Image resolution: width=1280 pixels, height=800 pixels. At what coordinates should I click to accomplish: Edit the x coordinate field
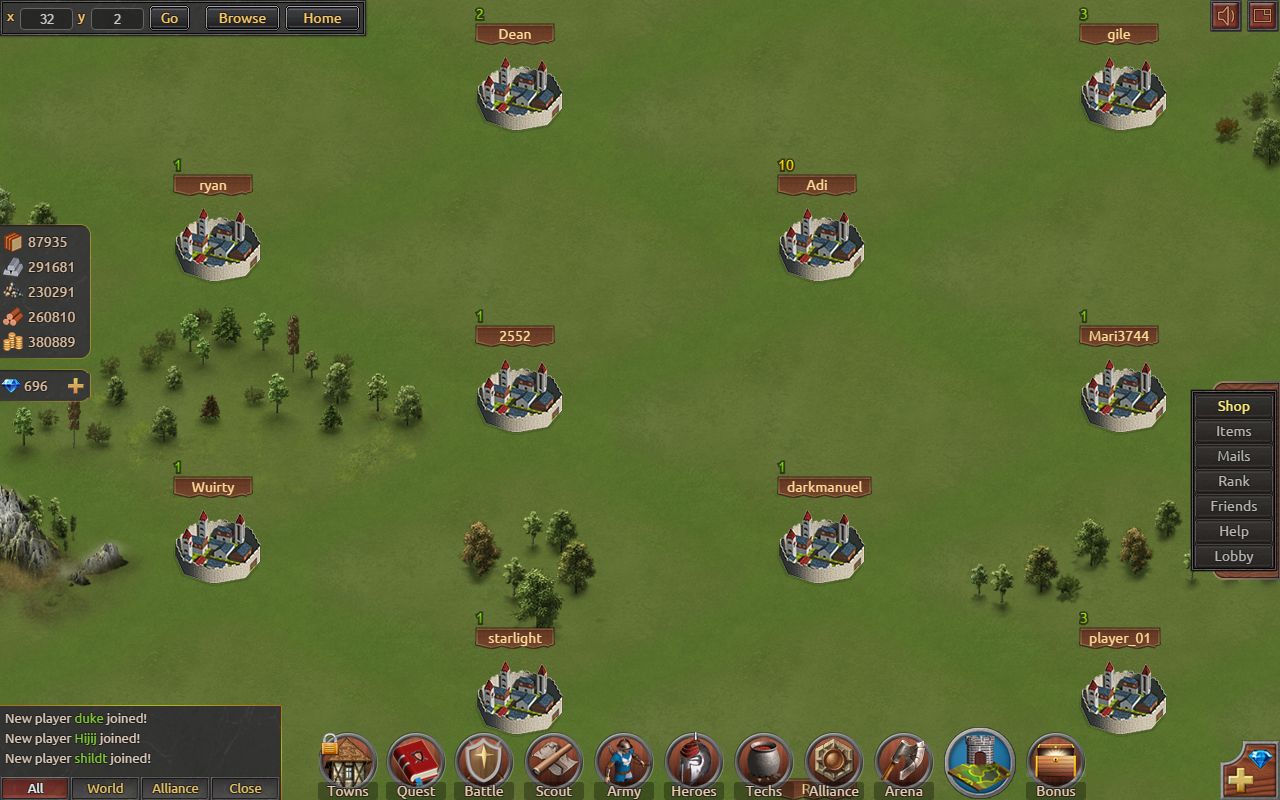click(46, 18)
